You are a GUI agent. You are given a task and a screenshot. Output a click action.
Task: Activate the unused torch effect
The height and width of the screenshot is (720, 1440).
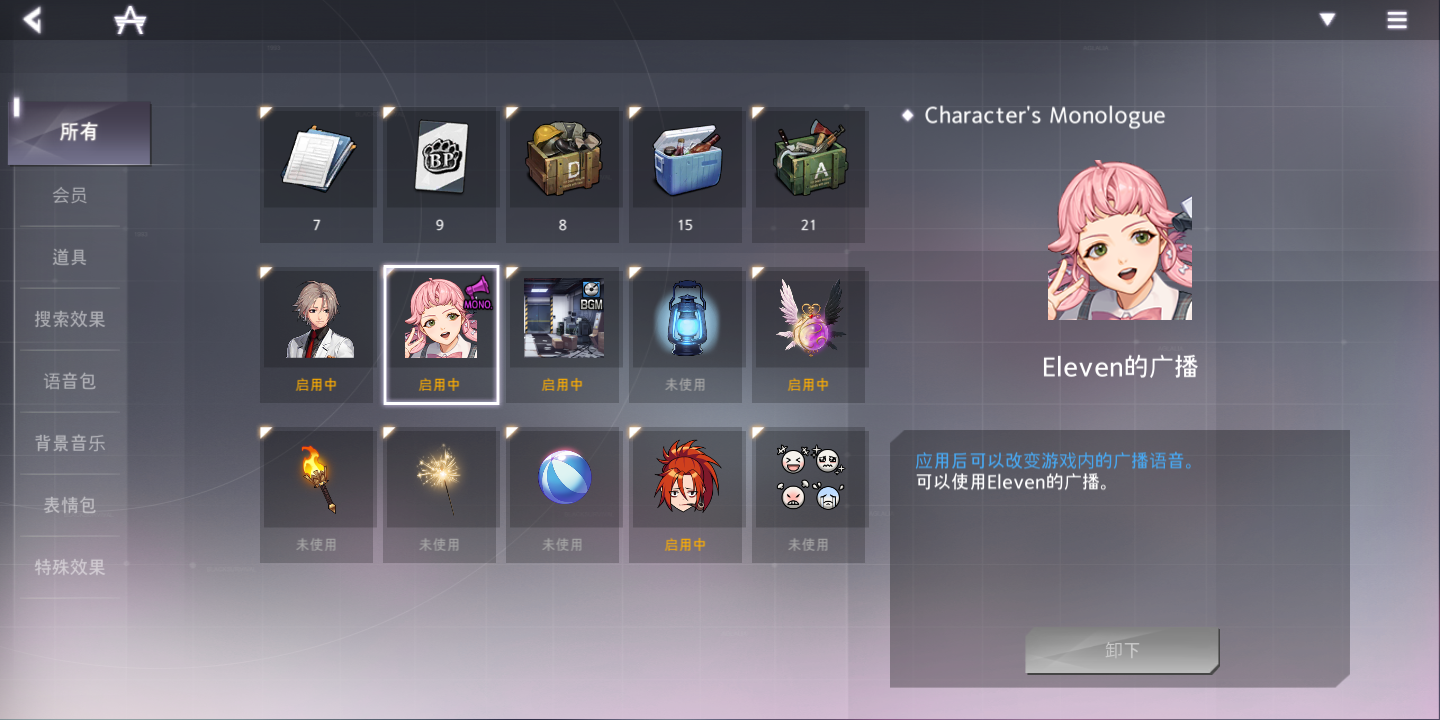pyautogui.click(x=317, y=478)
